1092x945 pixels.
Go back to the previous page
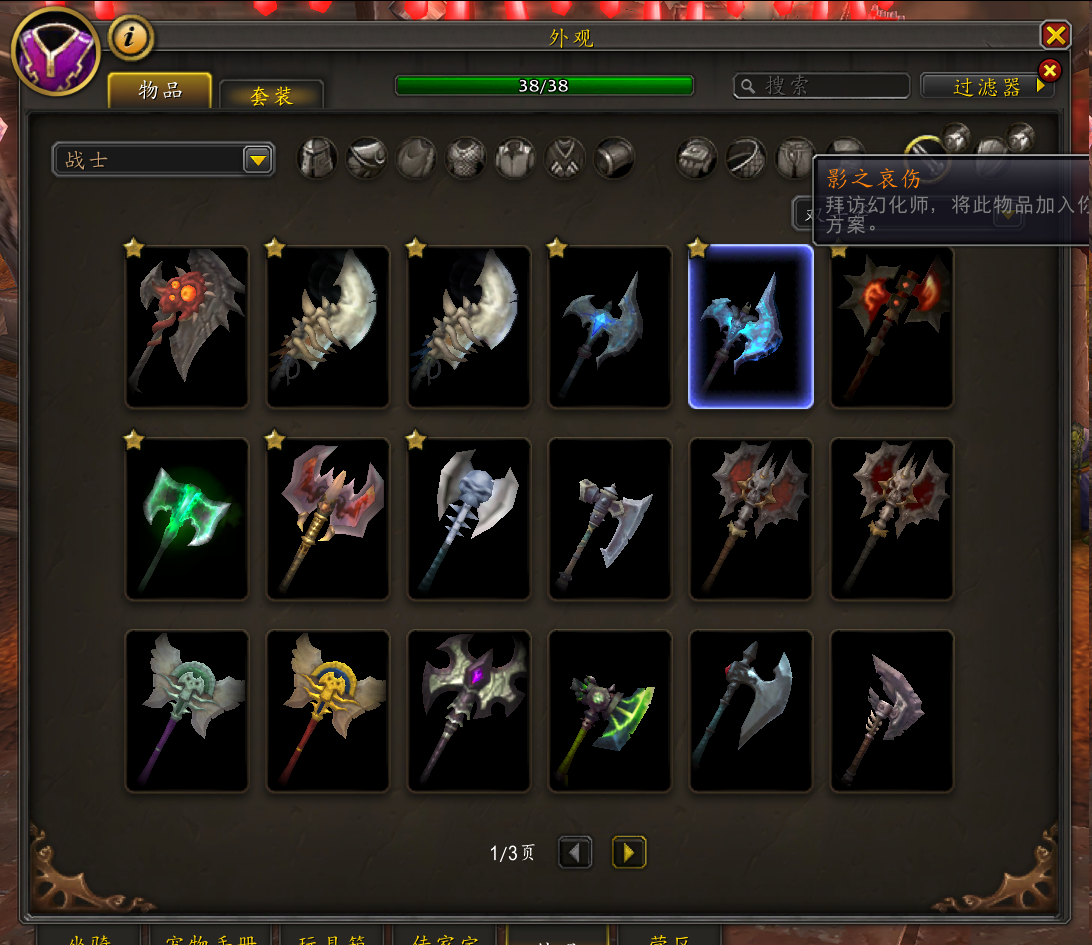575,853
